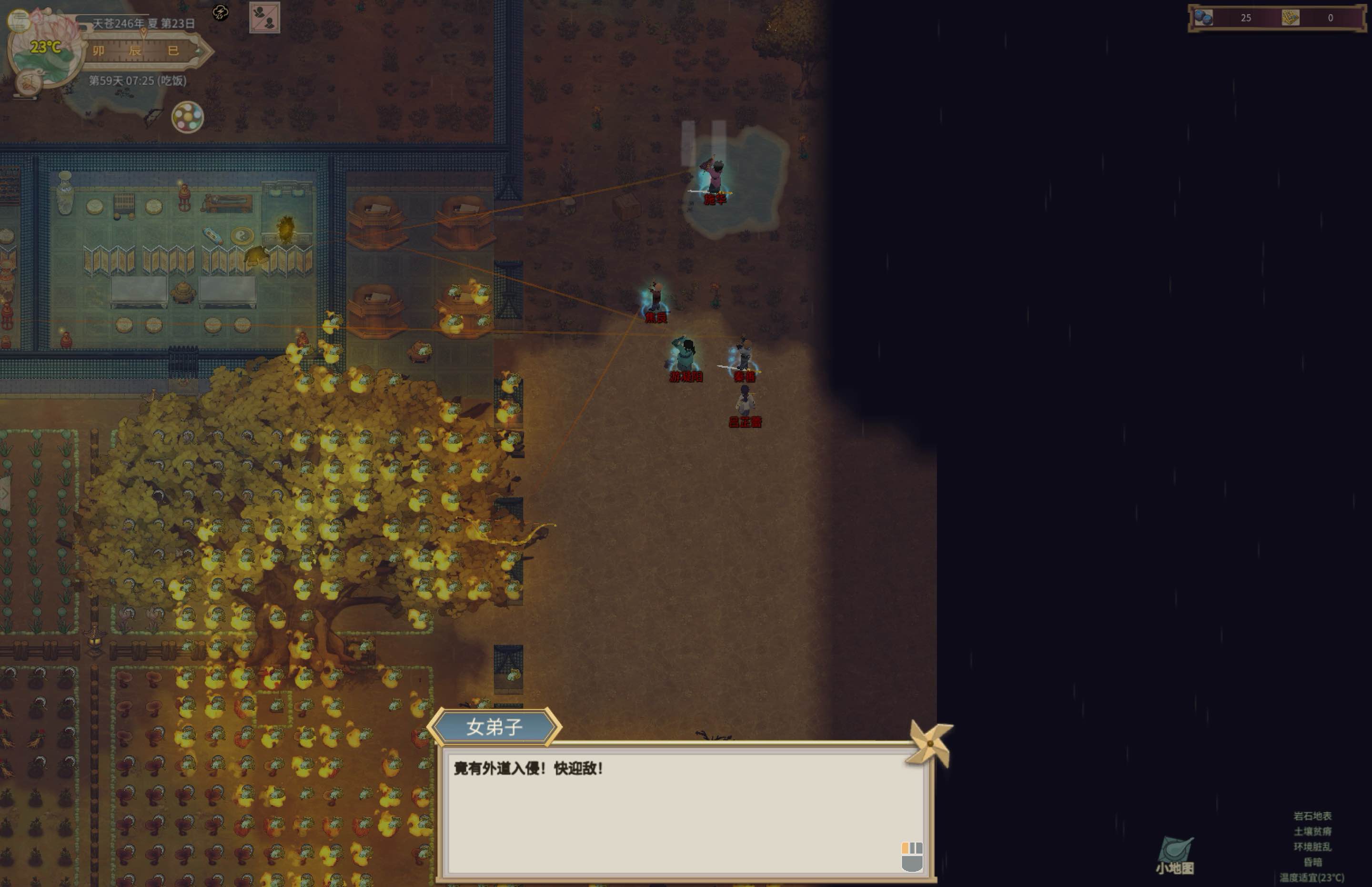The width and height of the screenshot is (1372, 887).
Task: Click the mouse icon to continue dialogue
Action: [x=912, y=857]
